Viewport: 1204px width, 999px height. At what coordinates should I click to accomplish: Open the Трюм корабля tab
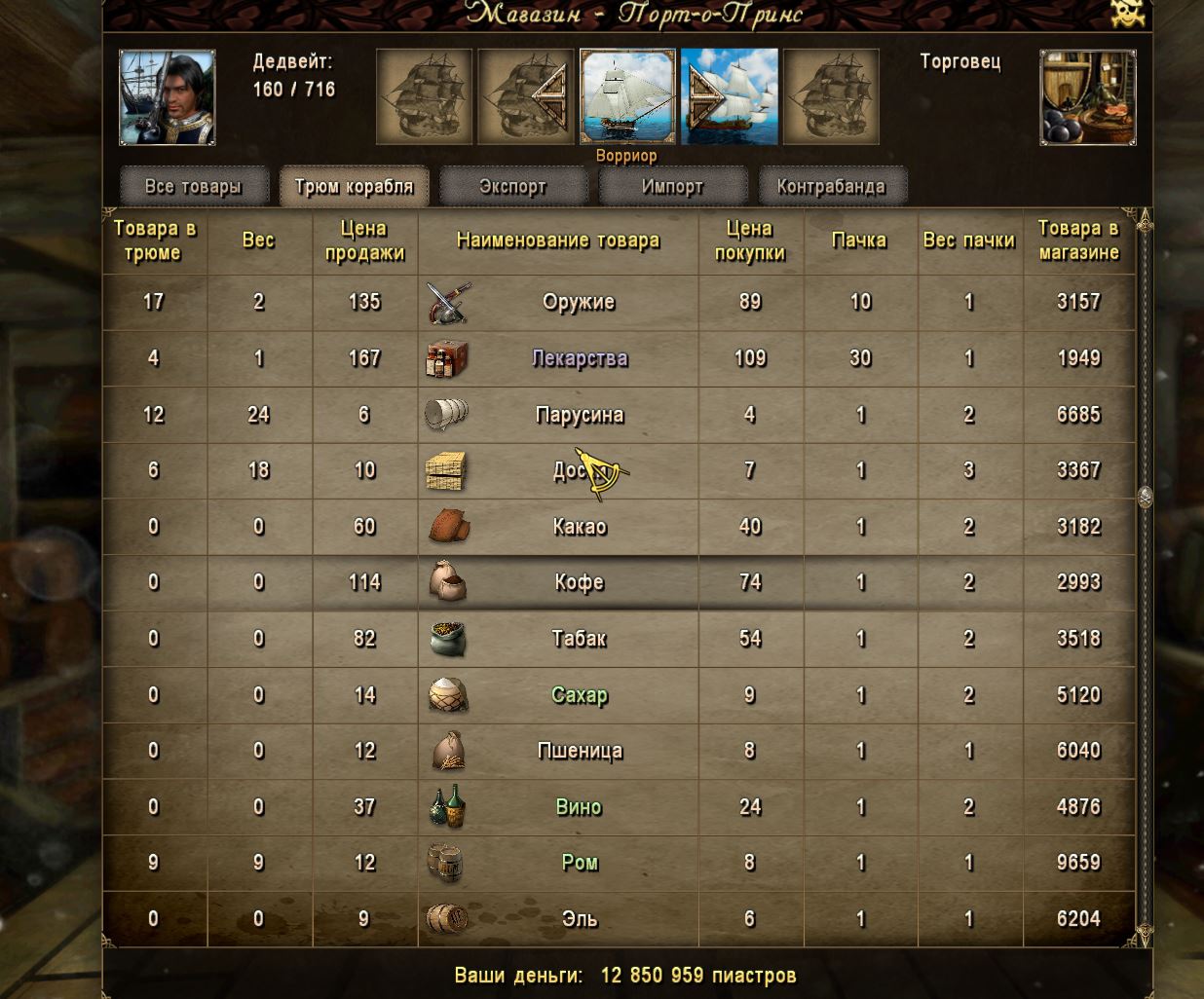pyautogui.click(x=354, y=186)
